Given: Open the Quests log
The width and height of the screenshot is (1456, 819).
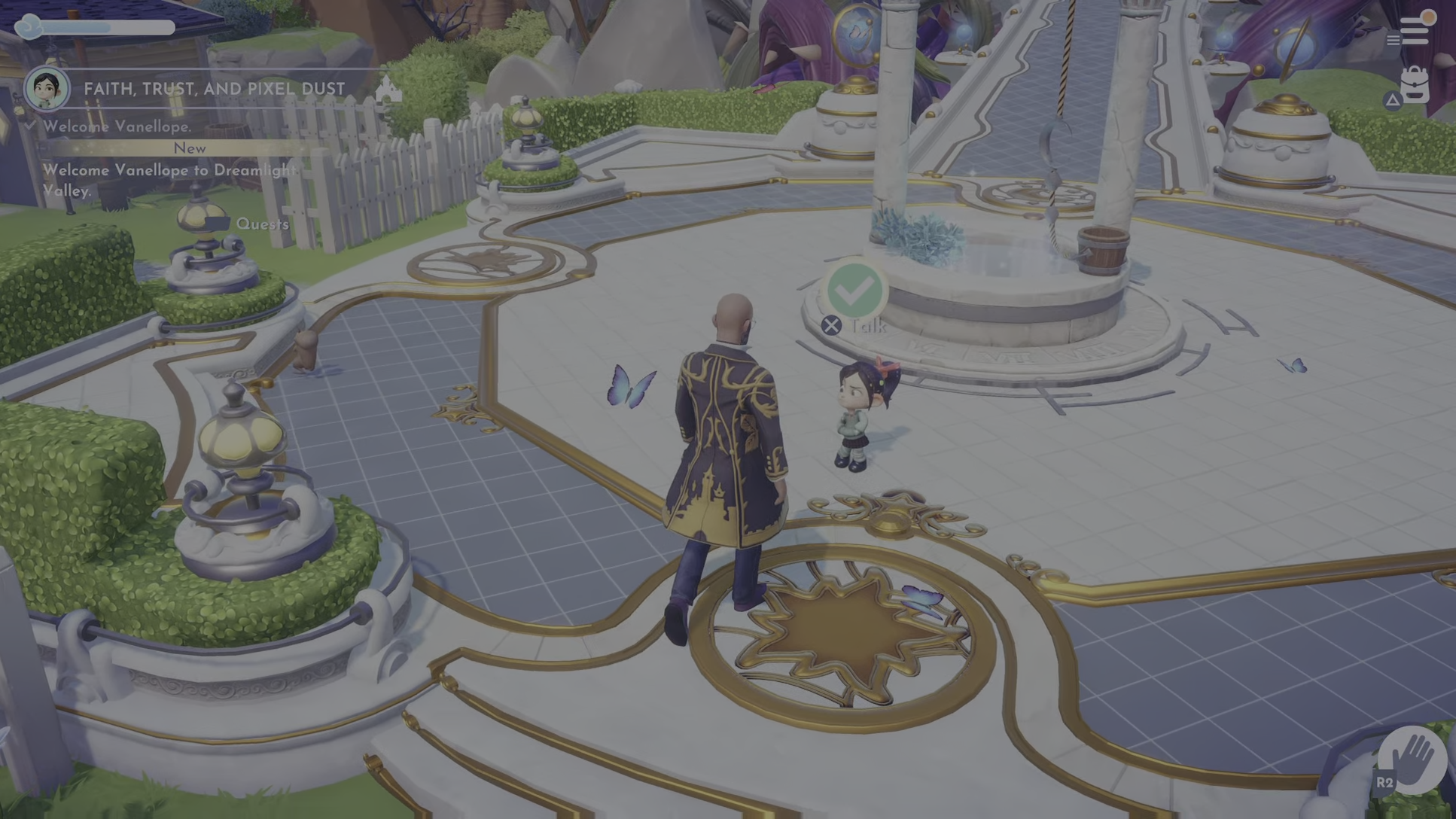Looking at the screenshot, I should click(261, 224).
